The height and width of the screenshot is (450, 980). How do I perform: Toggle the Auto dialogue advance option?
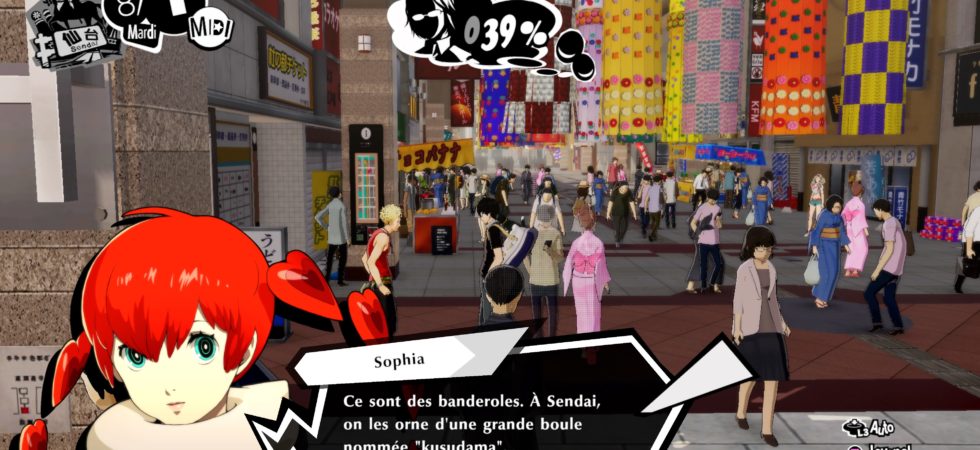point(868,427)
